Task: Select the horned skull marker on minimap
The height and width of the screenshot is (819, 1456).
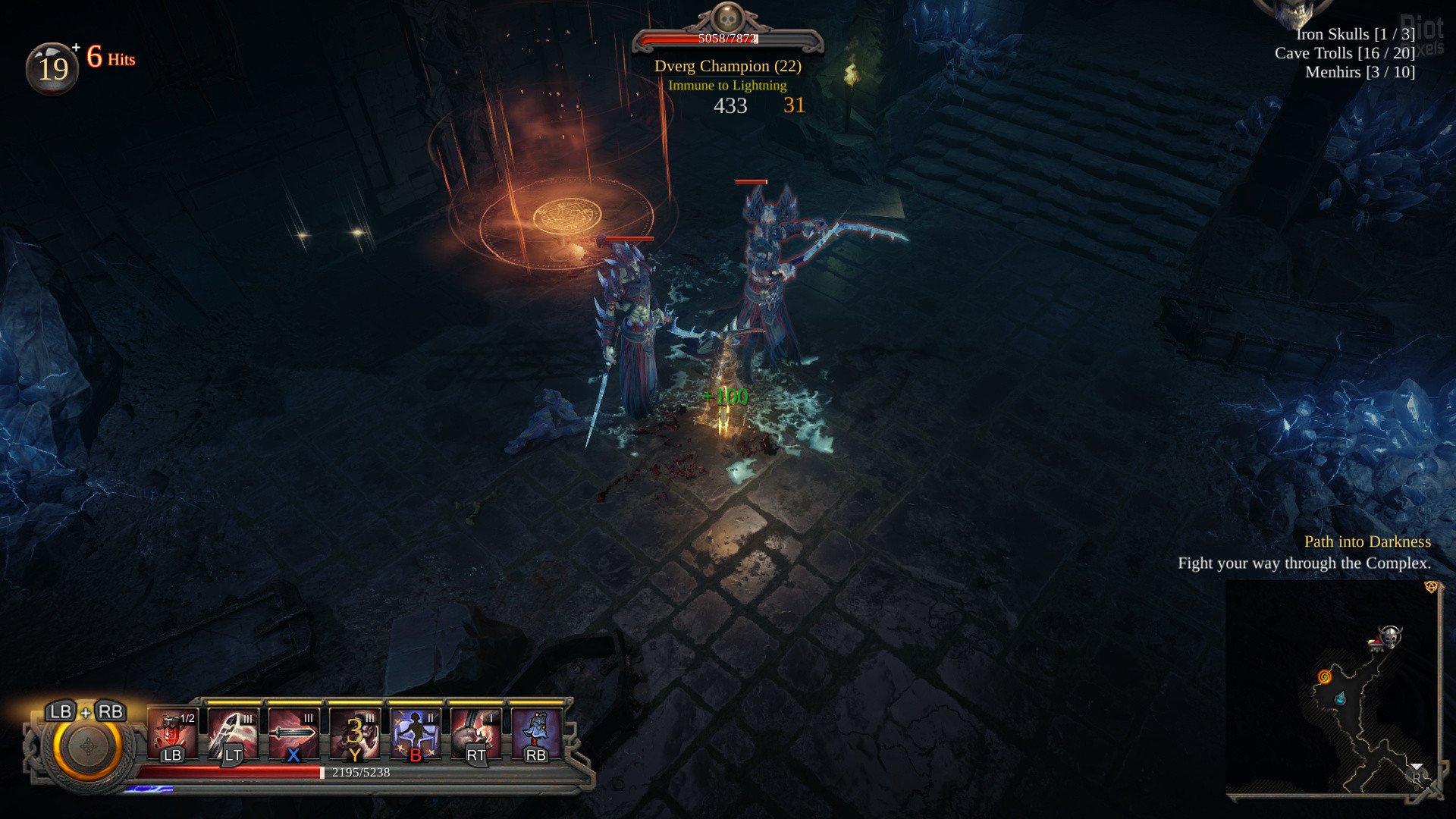Action: pyautogui.click(x=1389, y=636)
